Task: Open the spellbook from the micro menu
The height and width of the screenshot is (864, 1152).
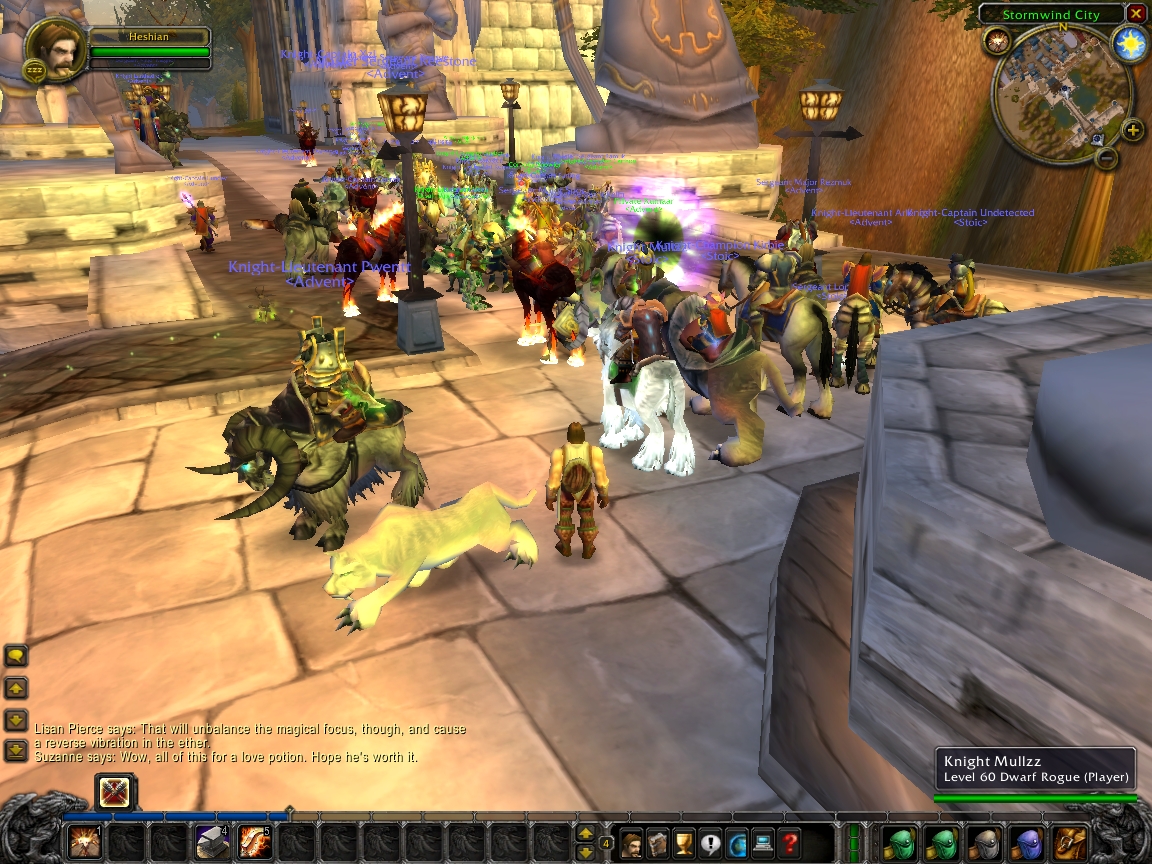Action: tap(659, 843)
